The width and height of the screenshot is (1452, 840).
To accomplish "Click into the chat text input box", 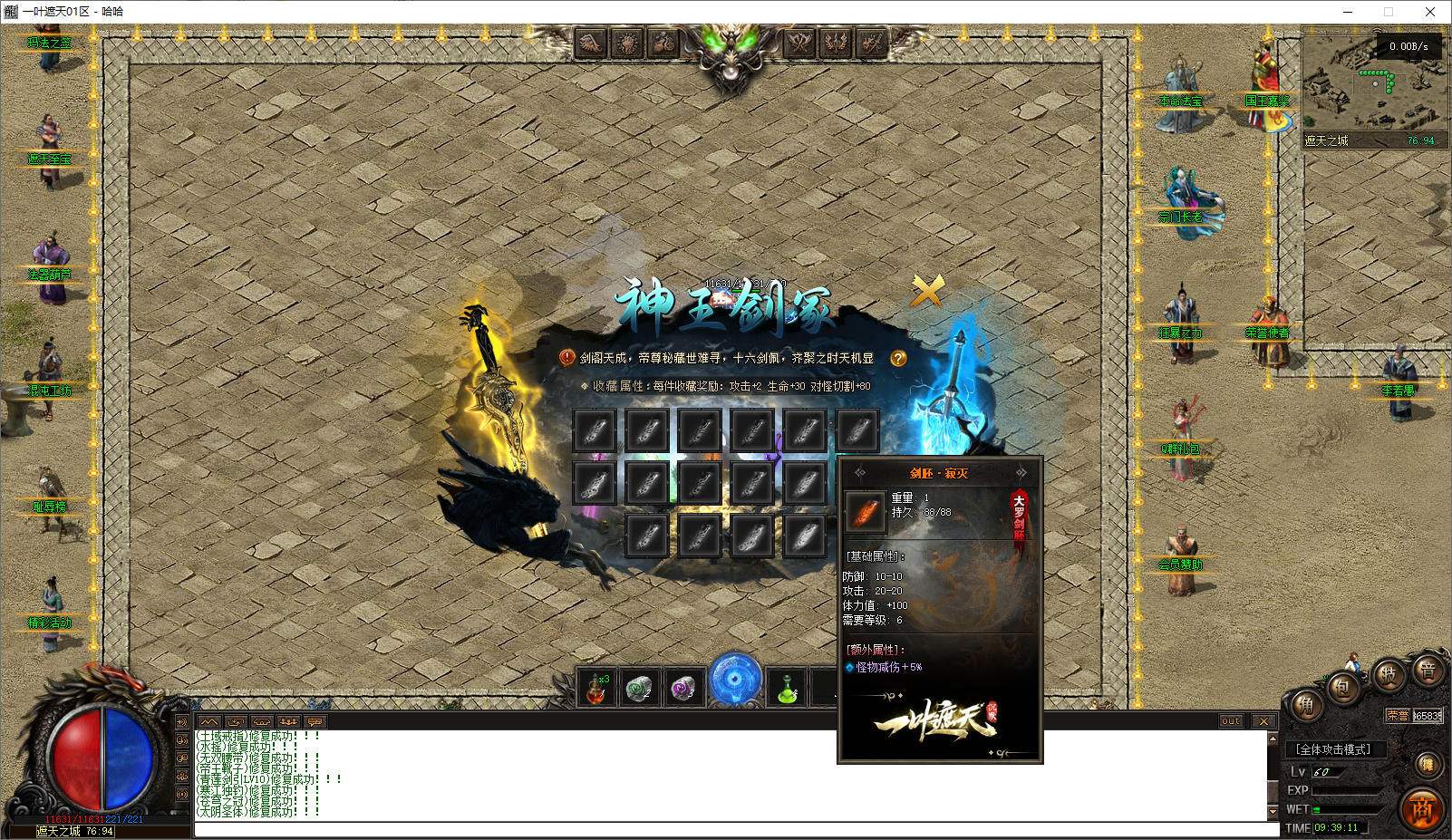I will (725, 829).
